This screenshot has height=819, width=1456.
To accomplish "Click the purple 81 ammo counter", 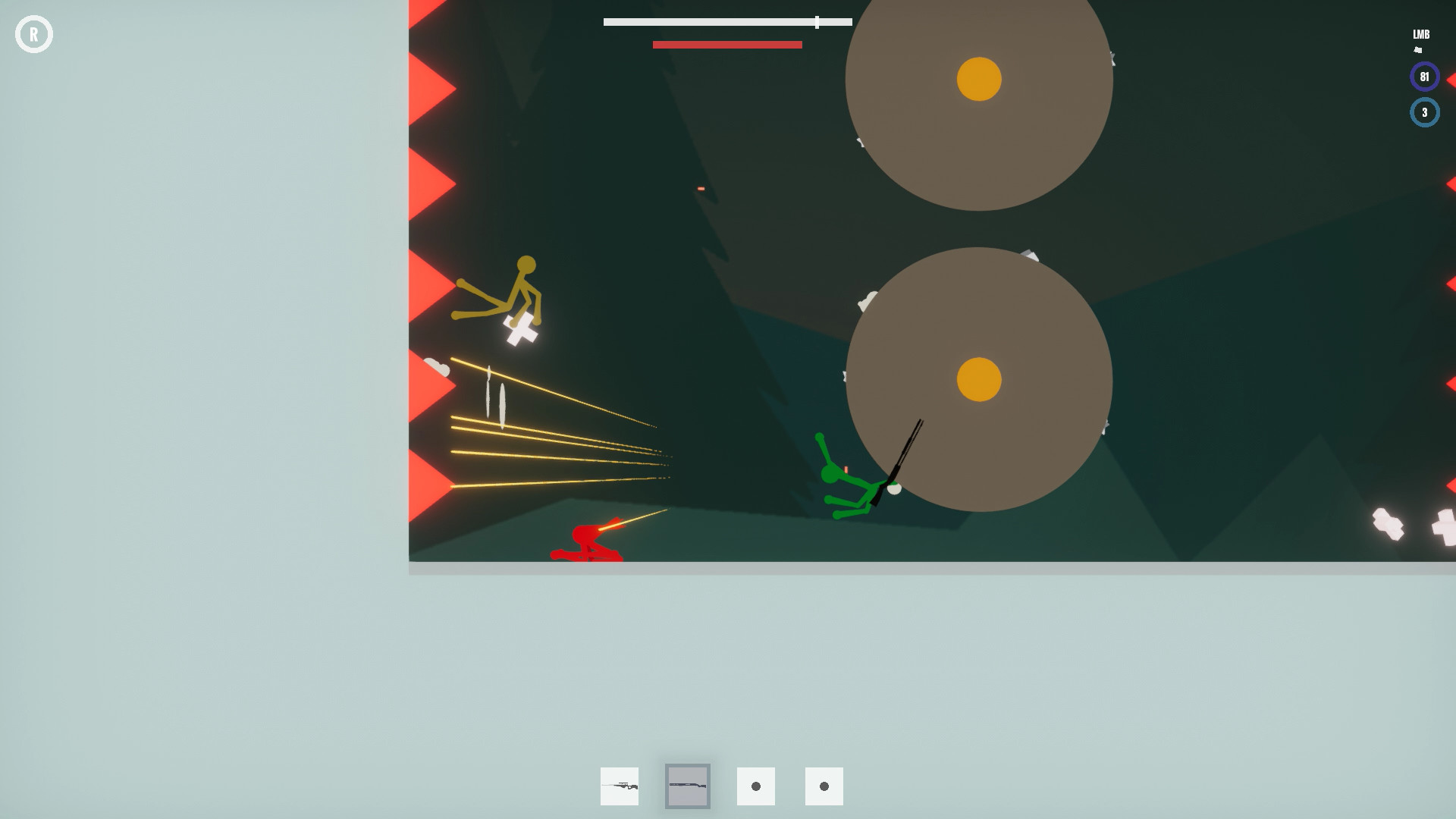I will pyautogui.click(x=1423, y=76).
